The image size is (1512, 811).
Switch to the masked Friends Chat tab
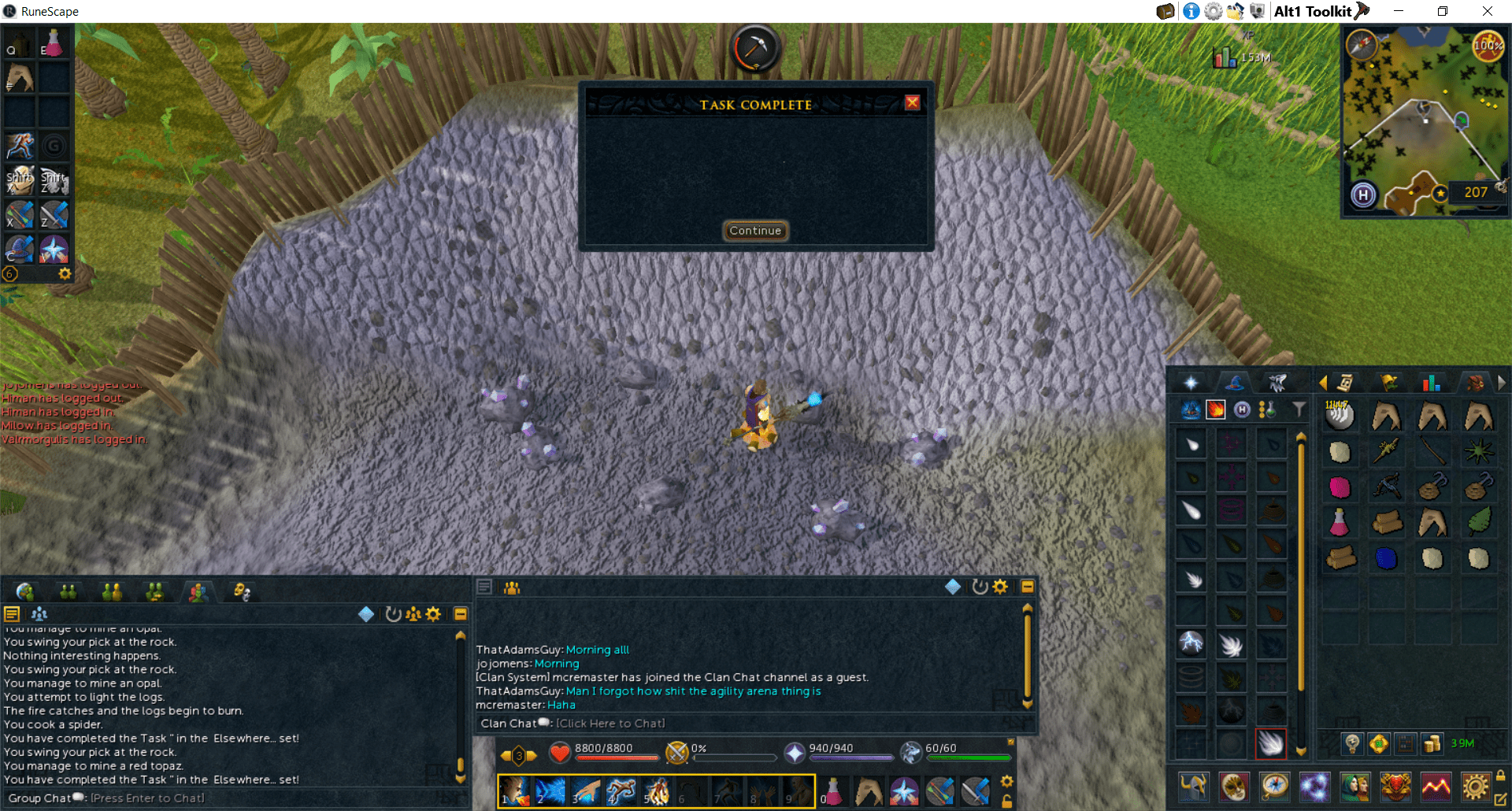click(242, 591)
